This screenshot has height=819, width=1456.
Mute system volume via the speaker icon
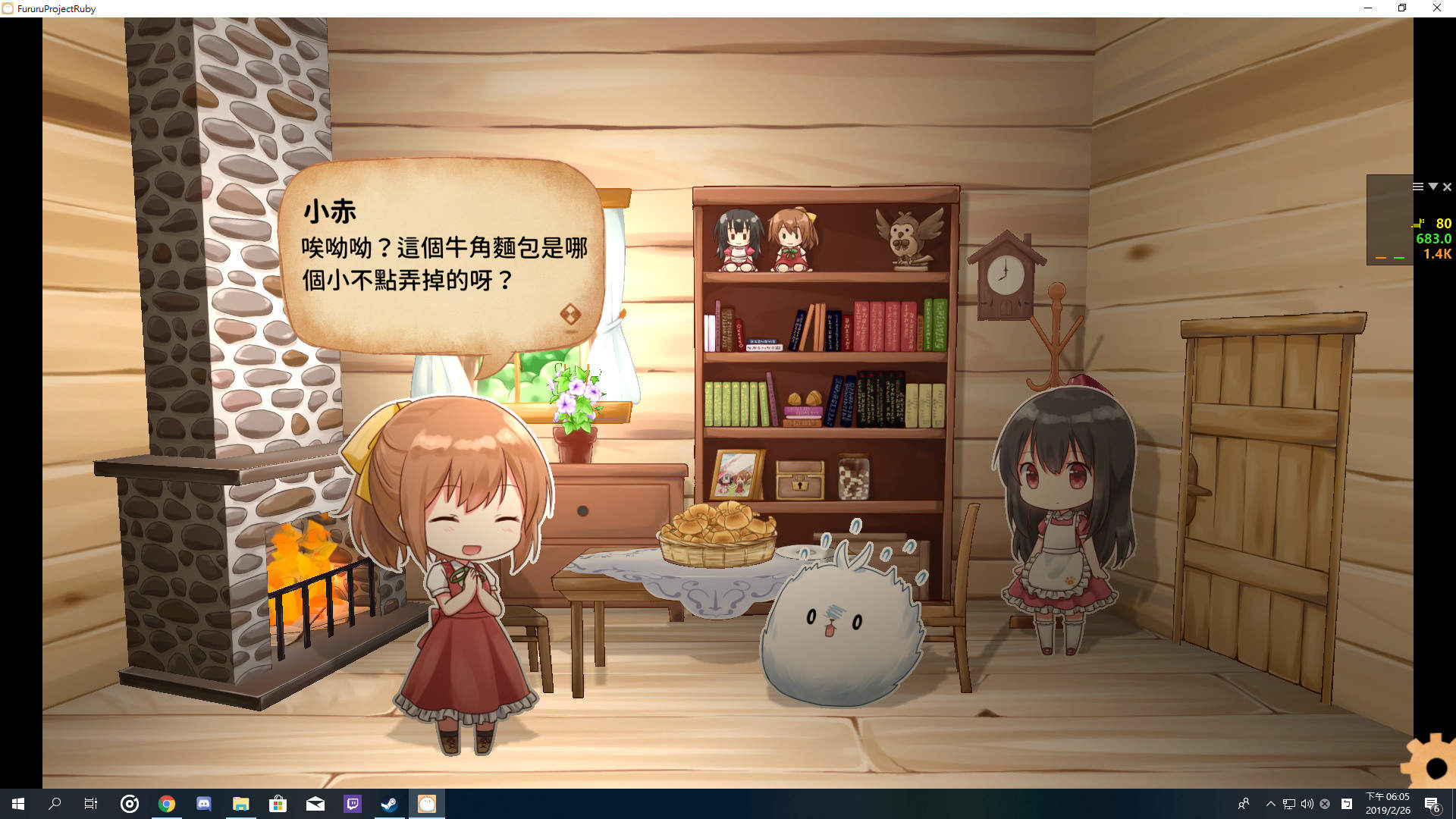[x=1305, y=805]
